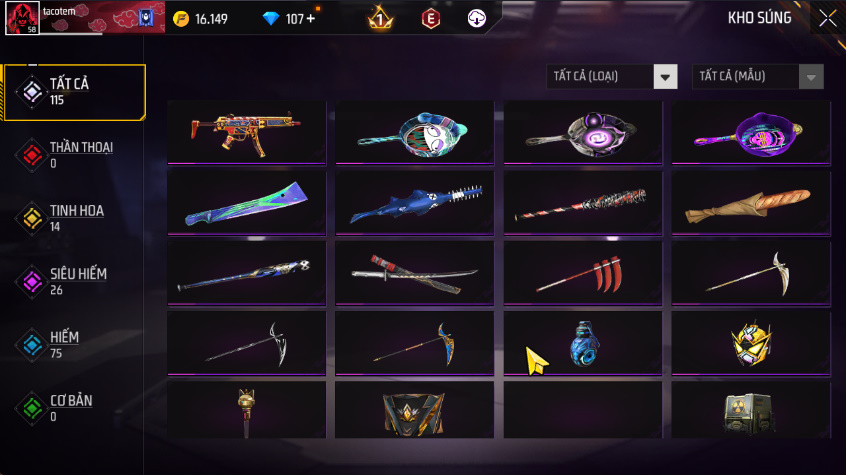Screen dimensions: 846x475
Task: Select the purple galaxy frying pan skin
Action: click(582, 132)
